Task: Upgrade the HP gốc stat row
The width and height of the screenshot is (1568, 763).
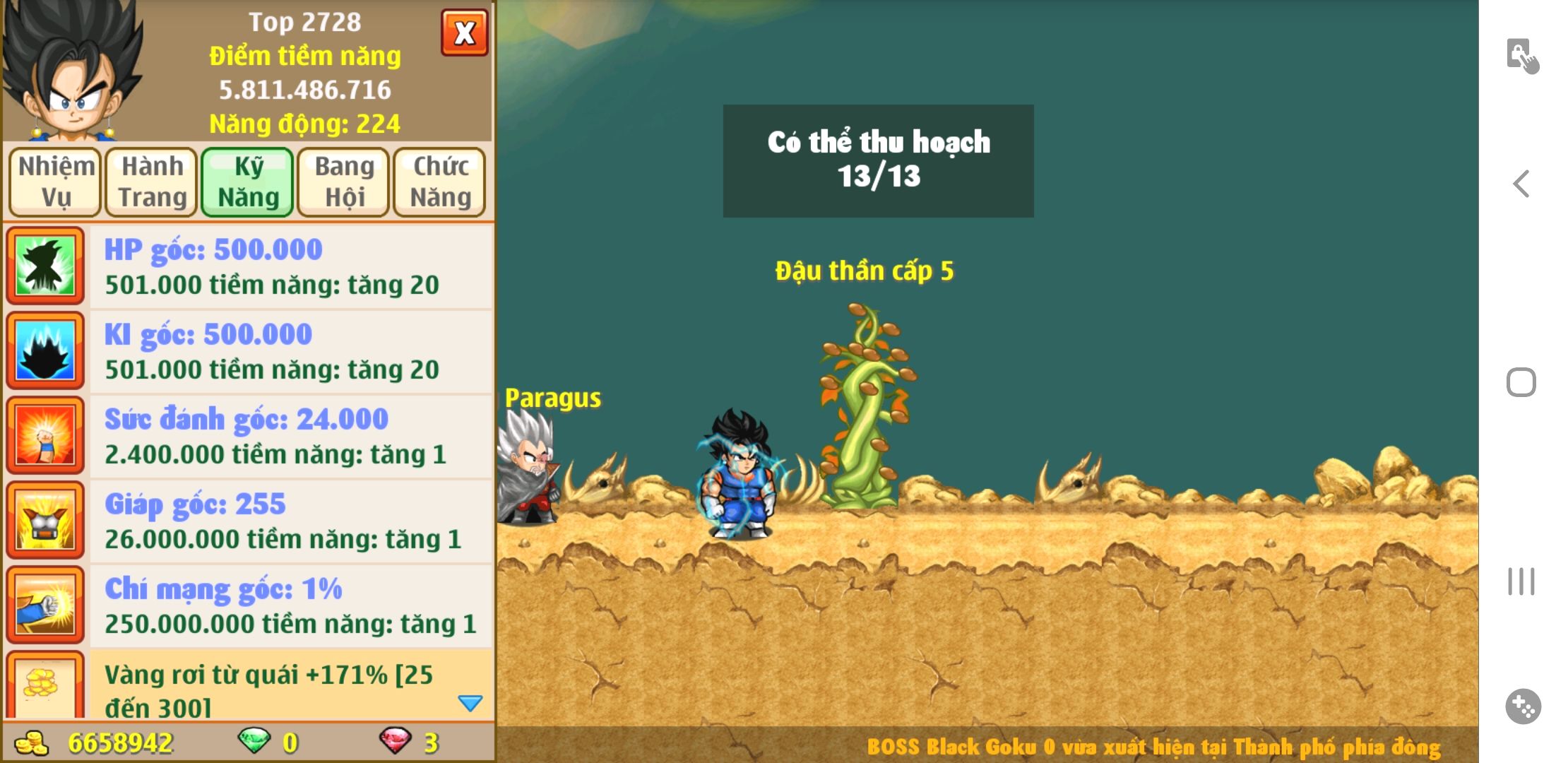Action: tap(290, 266)
